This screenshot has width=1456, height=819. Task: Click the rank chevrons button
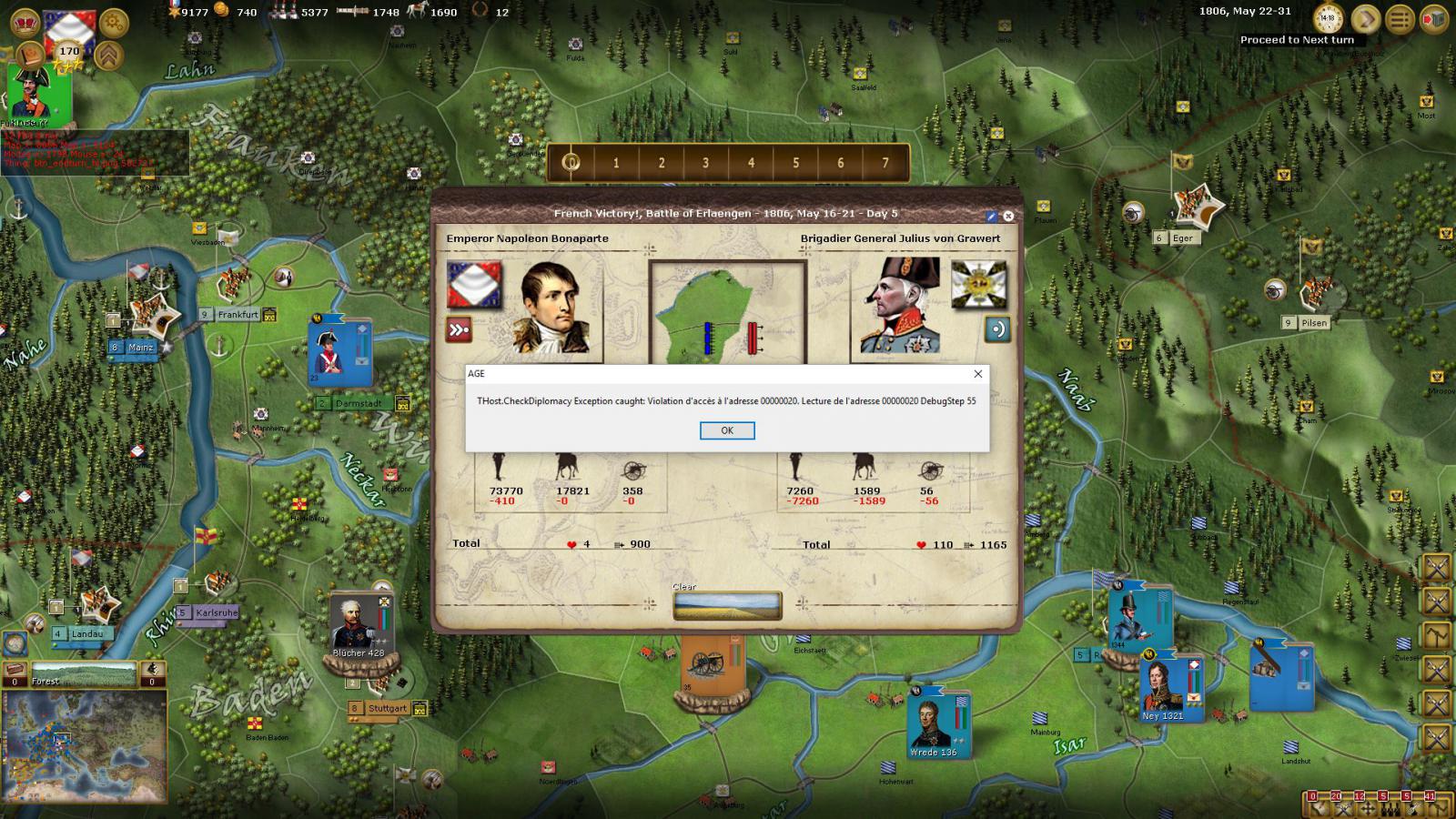coord(109,56)
